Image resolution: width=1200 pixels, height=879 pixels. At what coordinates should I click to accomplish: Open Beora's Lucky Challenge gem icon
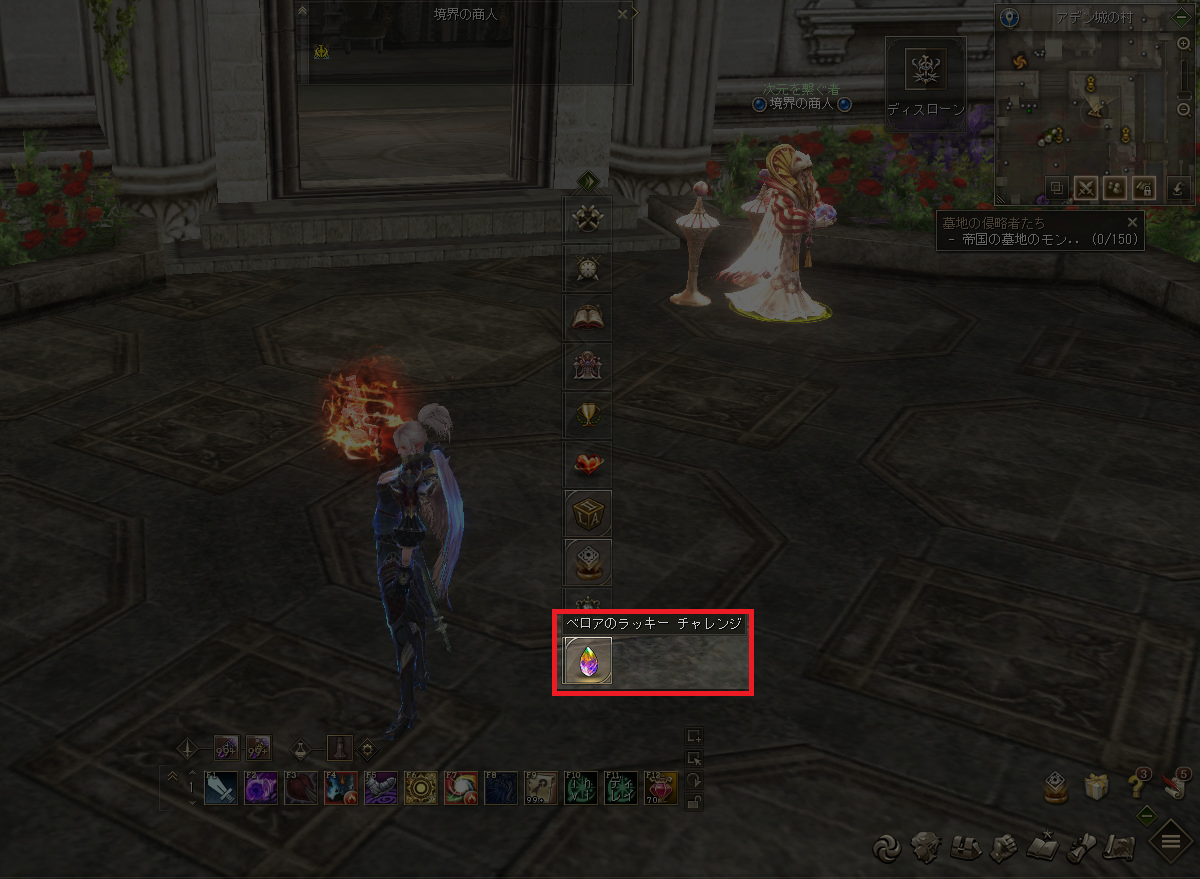click(587, 660)
